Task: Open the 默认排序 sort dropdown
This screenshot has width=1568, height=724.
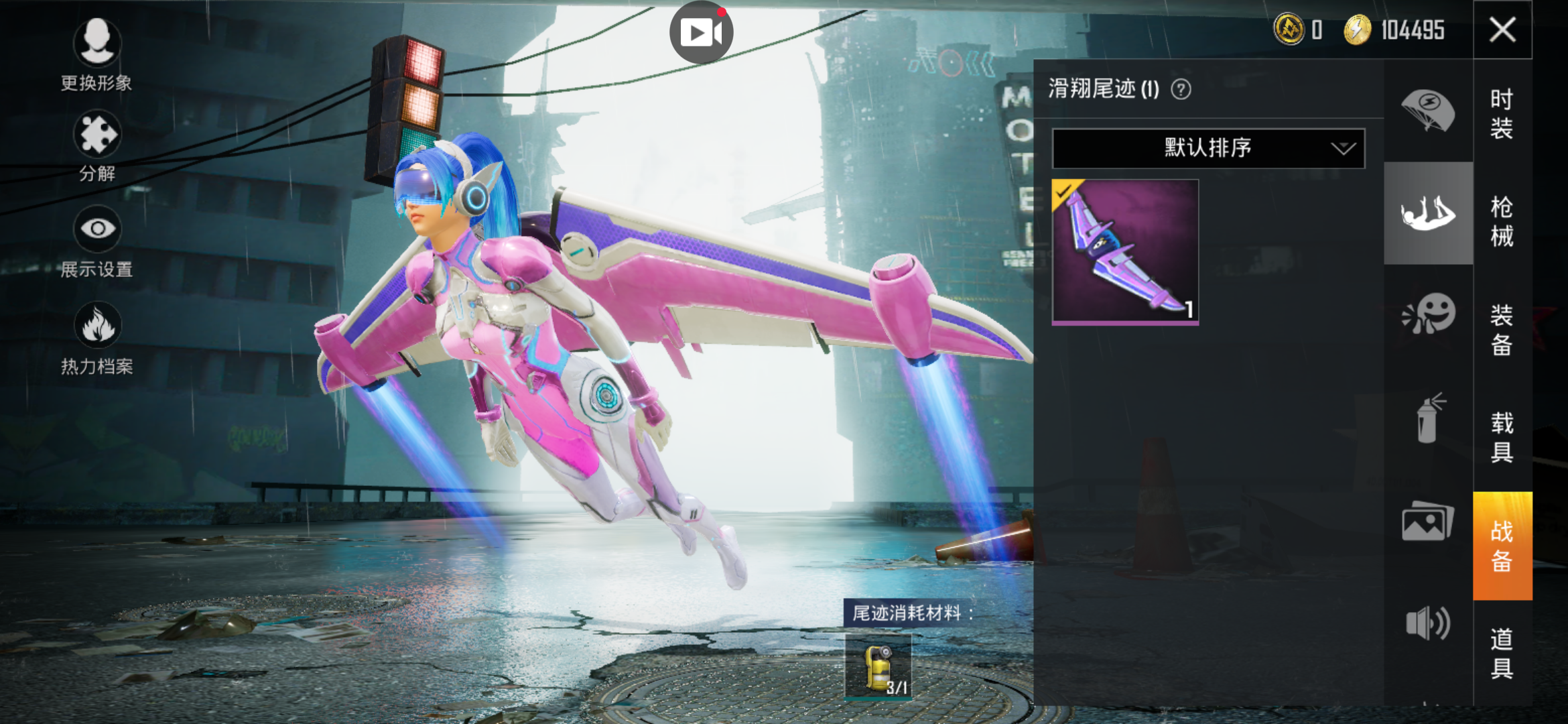Action: click(1208, 148)
